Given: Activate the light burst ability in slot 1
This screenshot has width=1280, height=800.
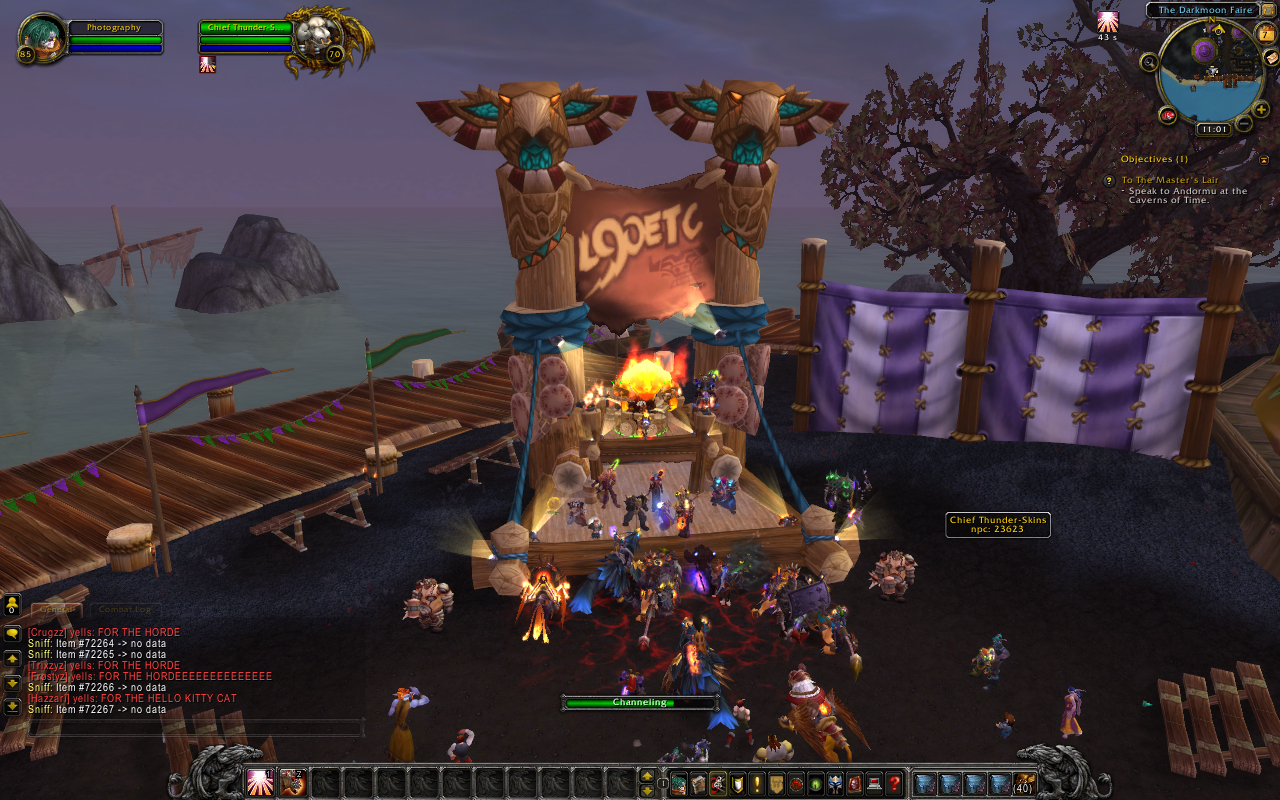Looking at the screenshot, I should (261, 782).
